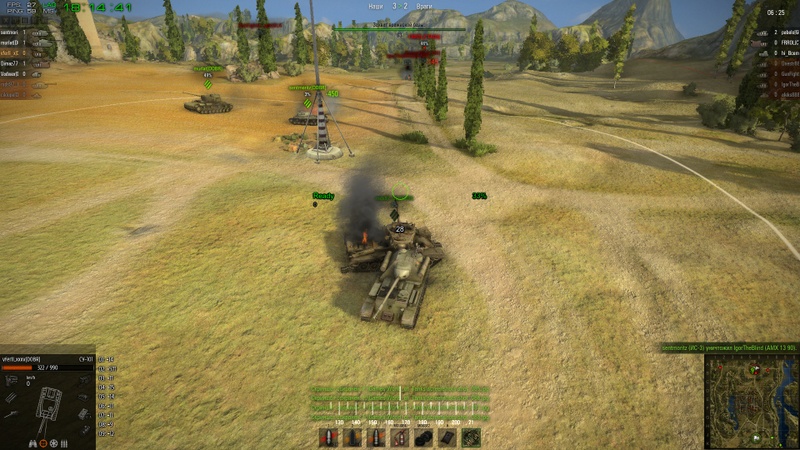Viewport: 800px width, 450px height.
Task: Select player santmori in the team list
Action: point(12,32)
